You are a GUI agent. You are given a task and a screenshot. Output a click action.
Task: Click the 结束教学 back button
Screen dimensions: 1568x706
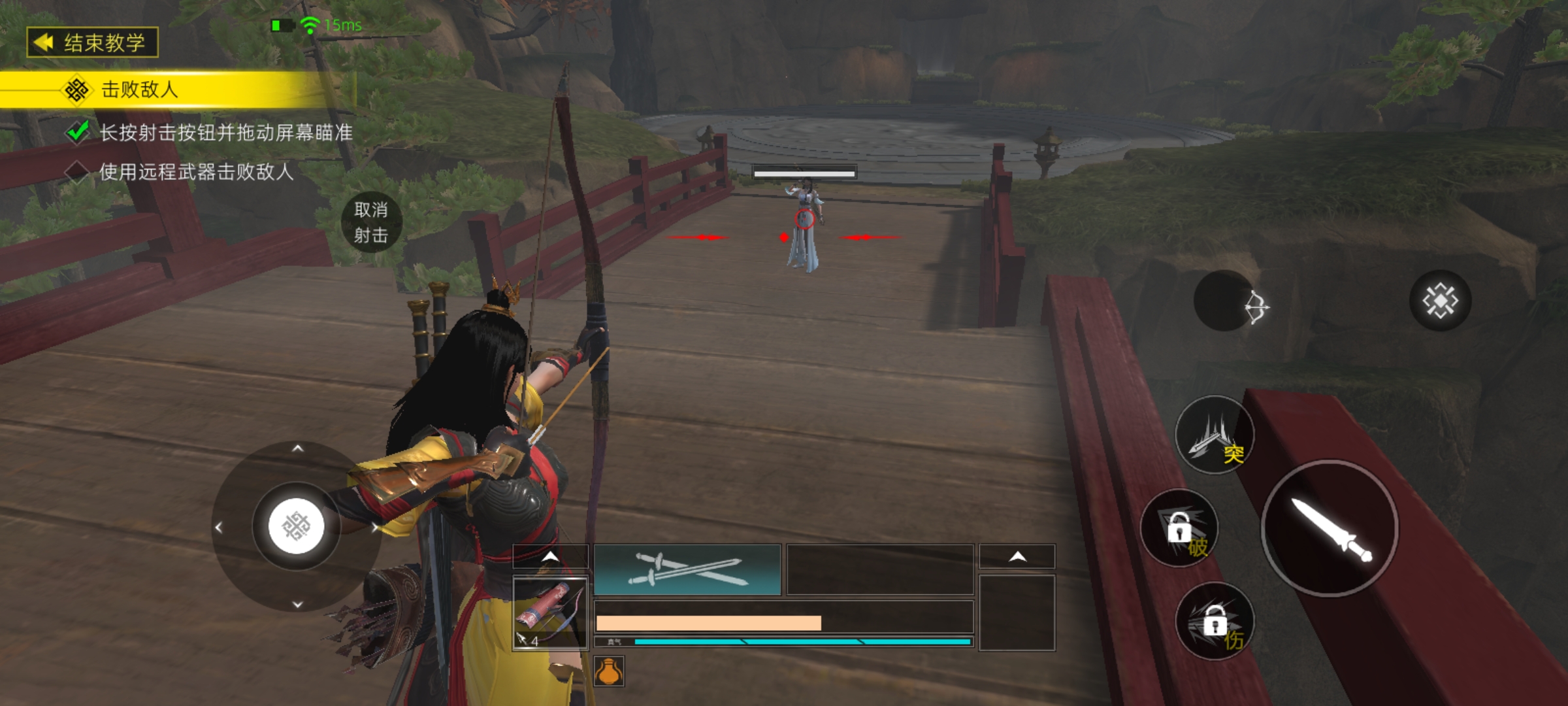(x=92, y=43)
